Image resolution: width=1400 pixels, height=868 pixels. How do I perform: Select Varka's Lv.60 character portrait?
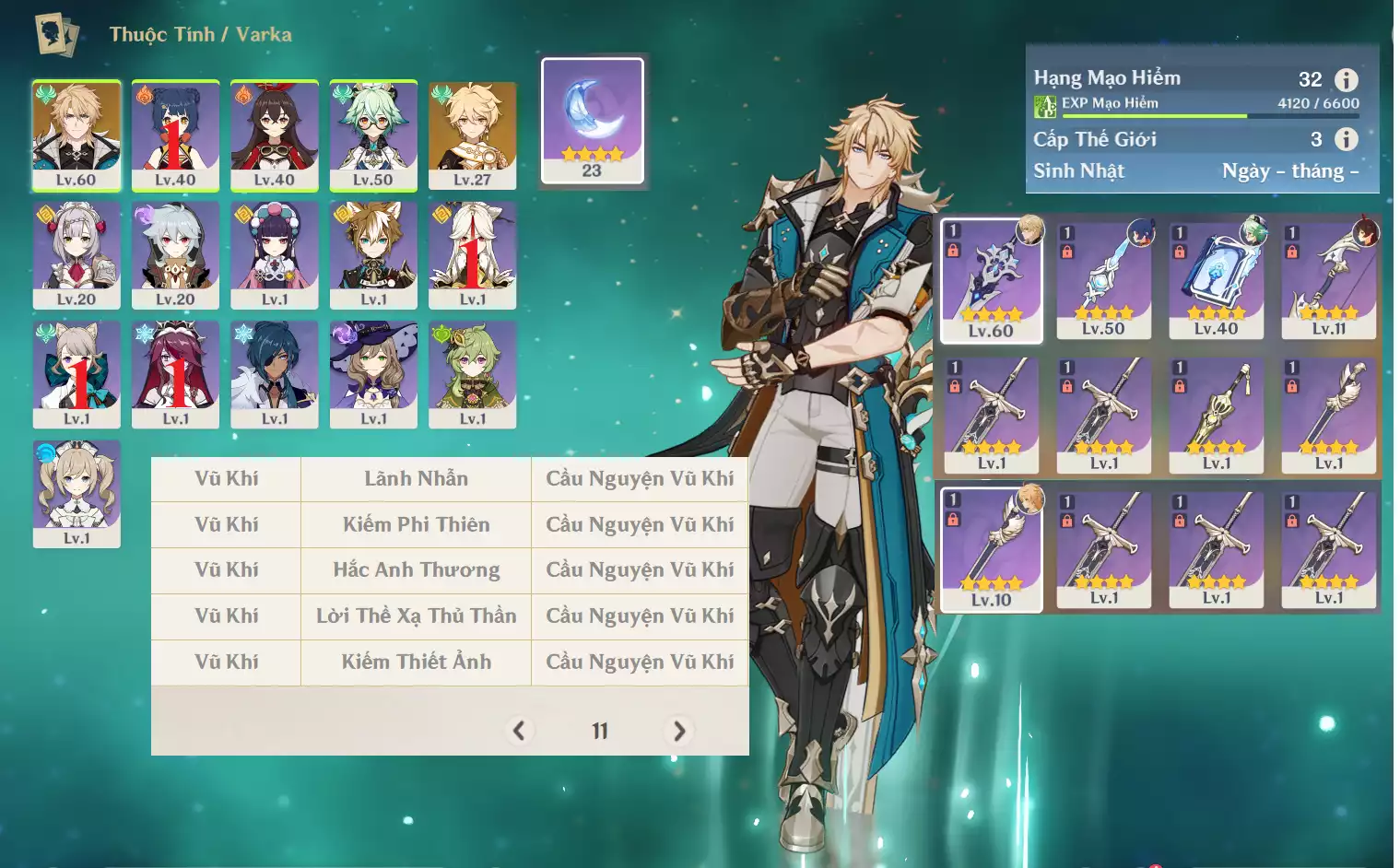(x=76, y=135)
